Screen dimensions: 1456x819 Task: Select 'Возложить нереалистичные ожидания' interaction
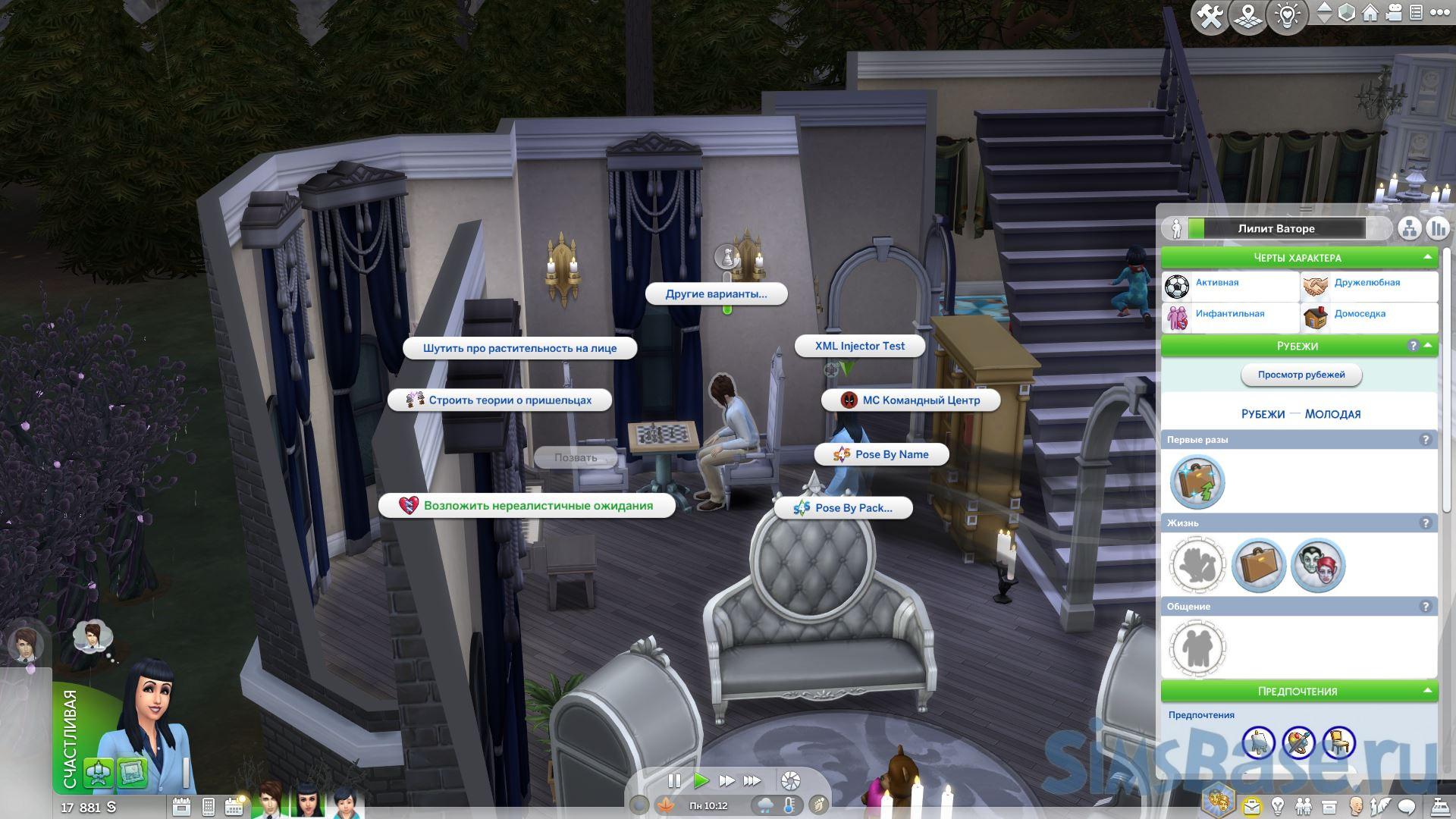click(527, 506)
